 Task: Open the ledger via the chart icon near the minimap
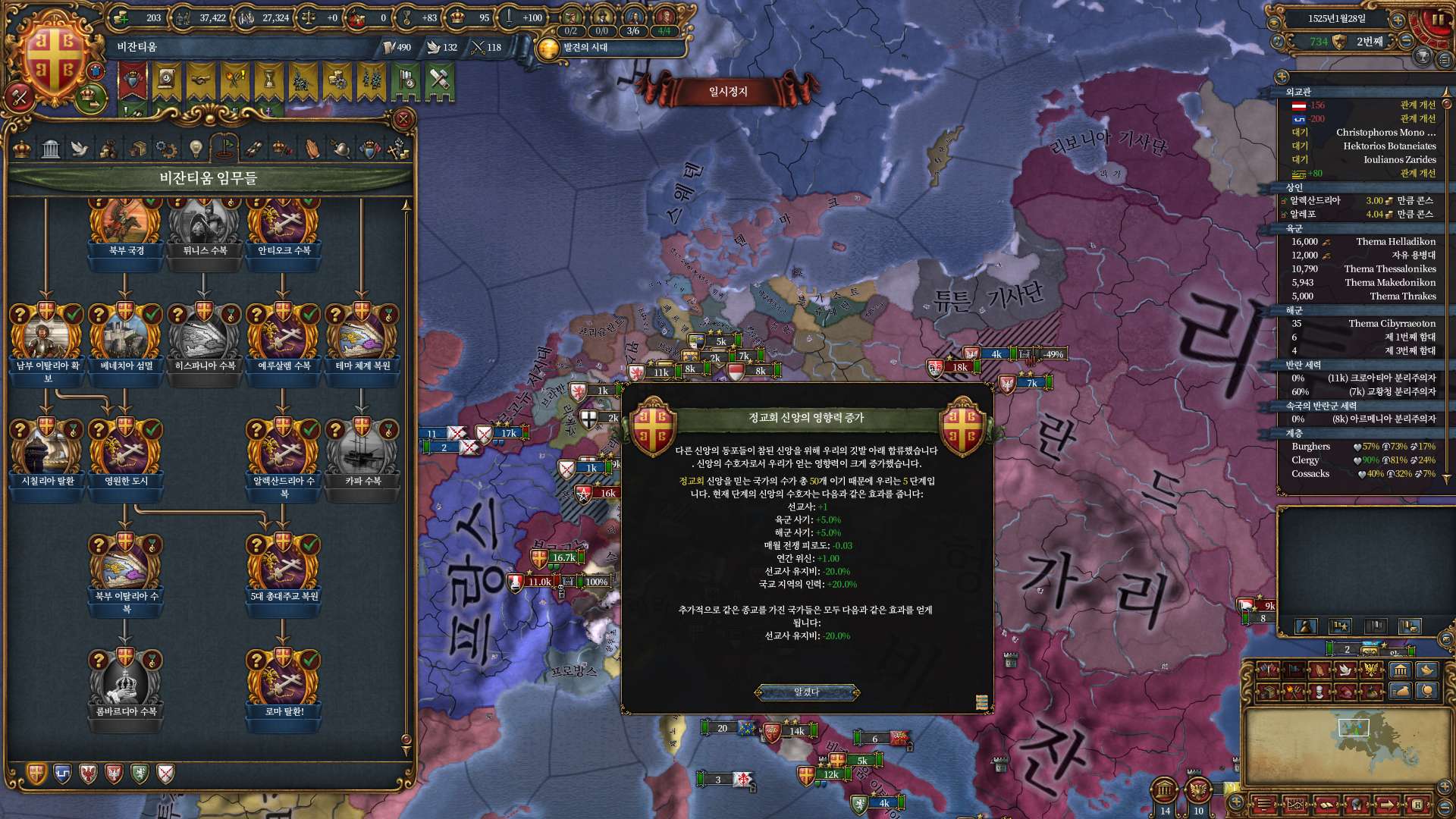point(1296,804)
